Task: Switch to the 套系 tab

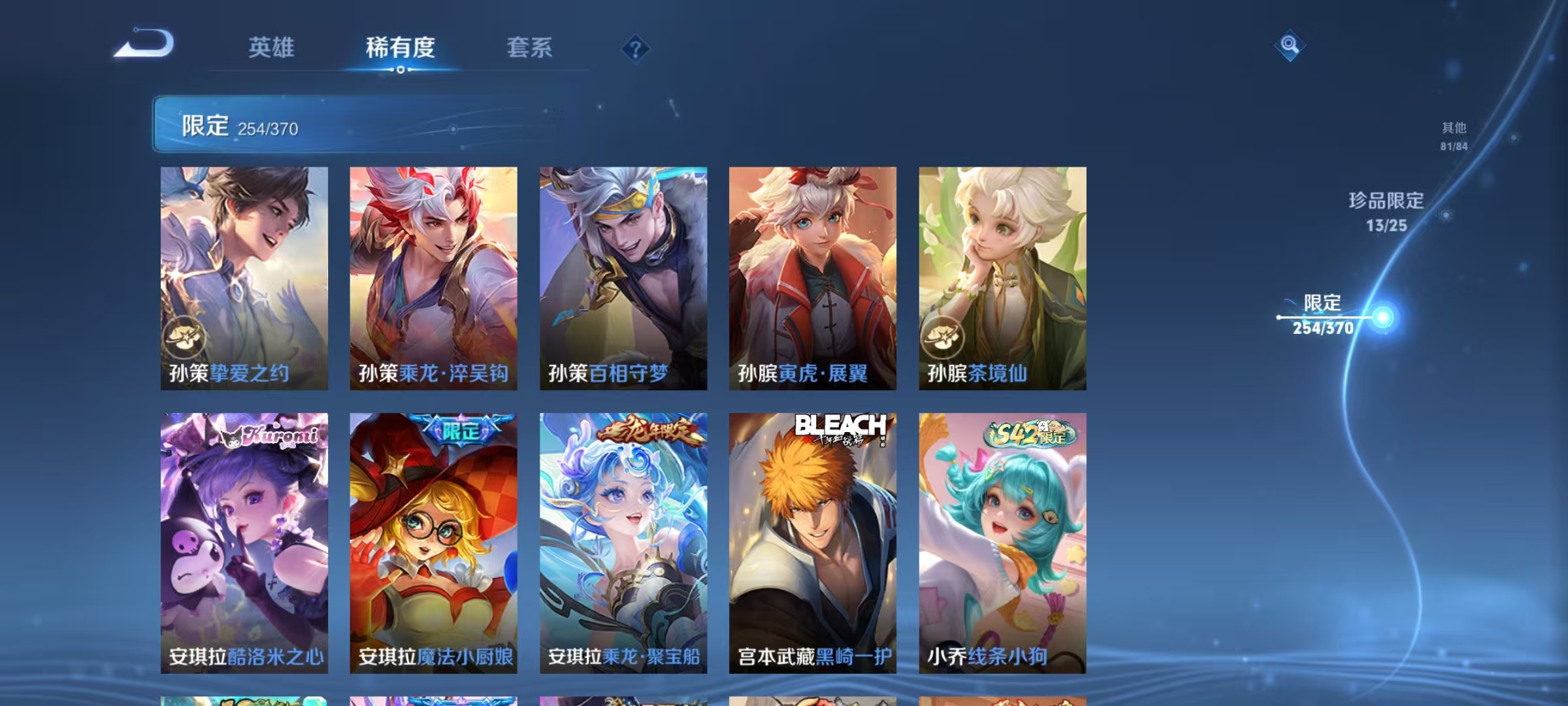Action: click(x=530, y=47)
